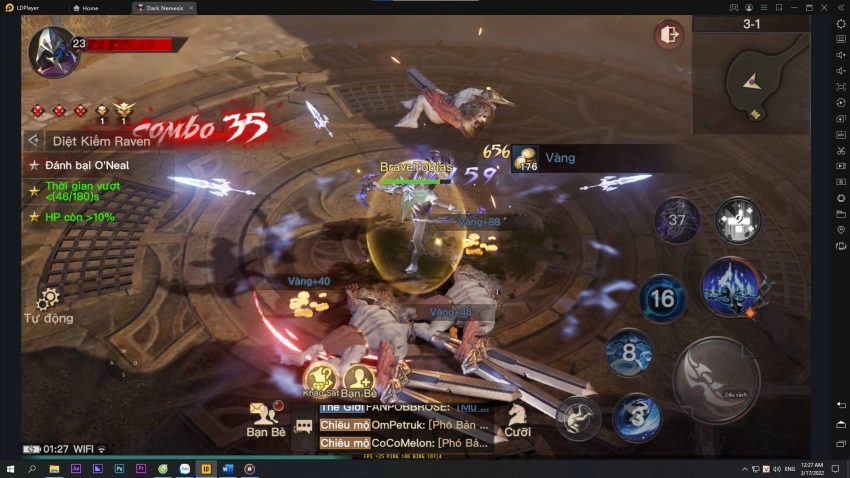Viewport: 850px width, 478px height.
Task: Open the hero portrait character panel
Action: (x=50, y=50)
